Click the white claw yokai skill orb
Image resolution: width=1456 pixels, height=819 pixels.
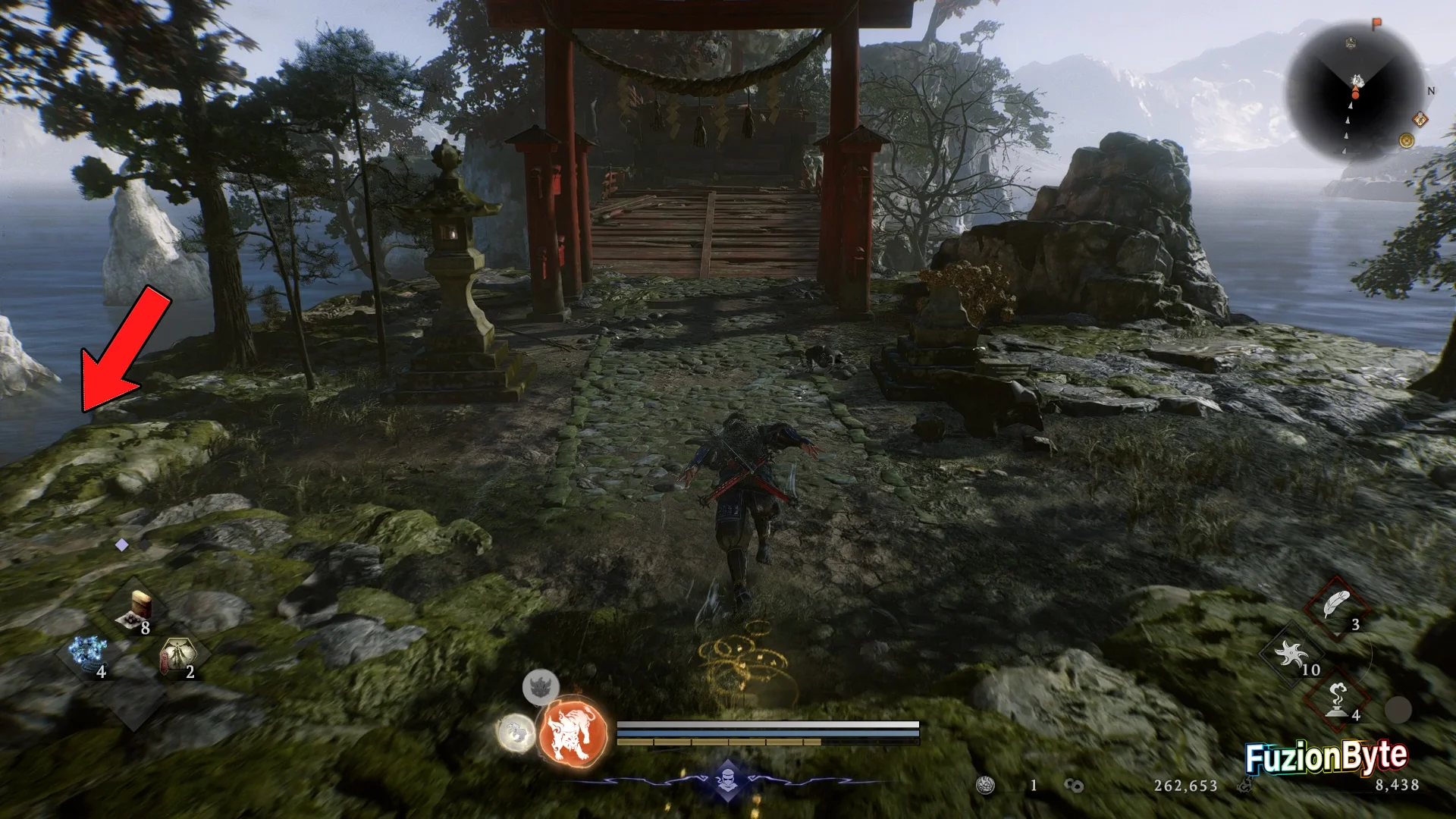click(x=516, y=733)
